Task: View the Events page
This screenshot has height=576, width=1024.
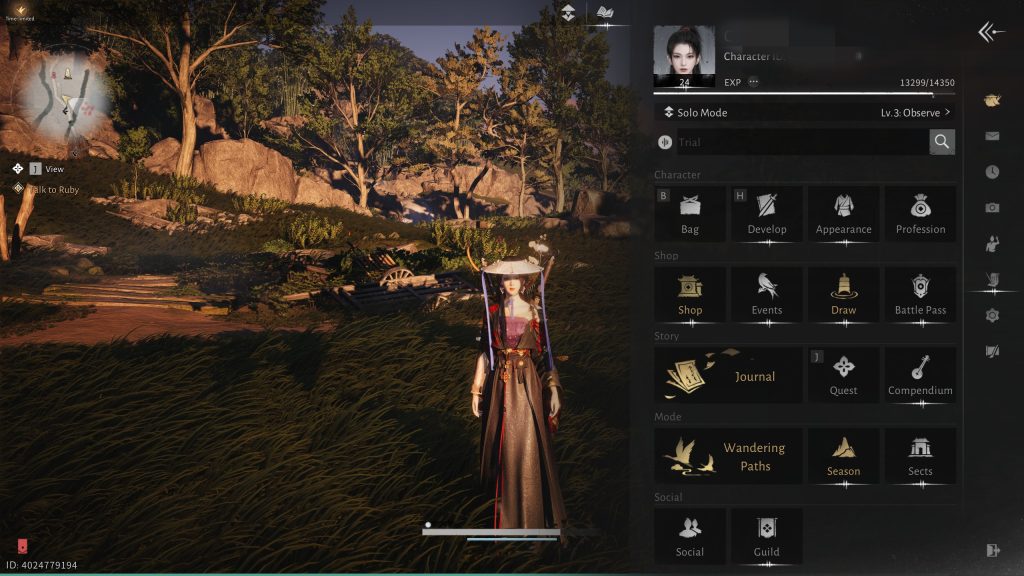Action: click(x=767, y=294)
